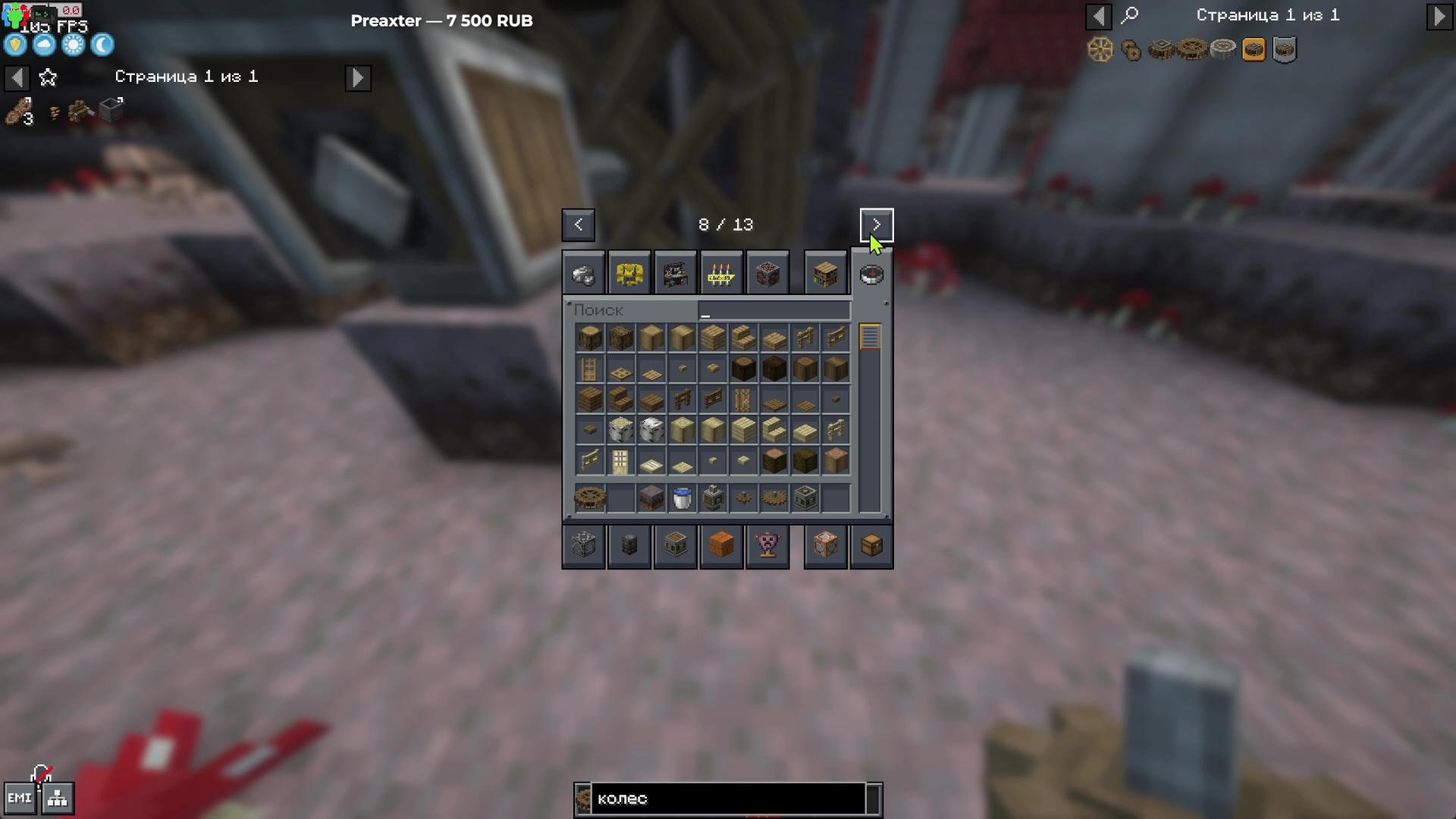The height and width of the screenshot is (819, 1456).
Task: Open the ammunition cartridges tab
Action: tap(720, 274)
